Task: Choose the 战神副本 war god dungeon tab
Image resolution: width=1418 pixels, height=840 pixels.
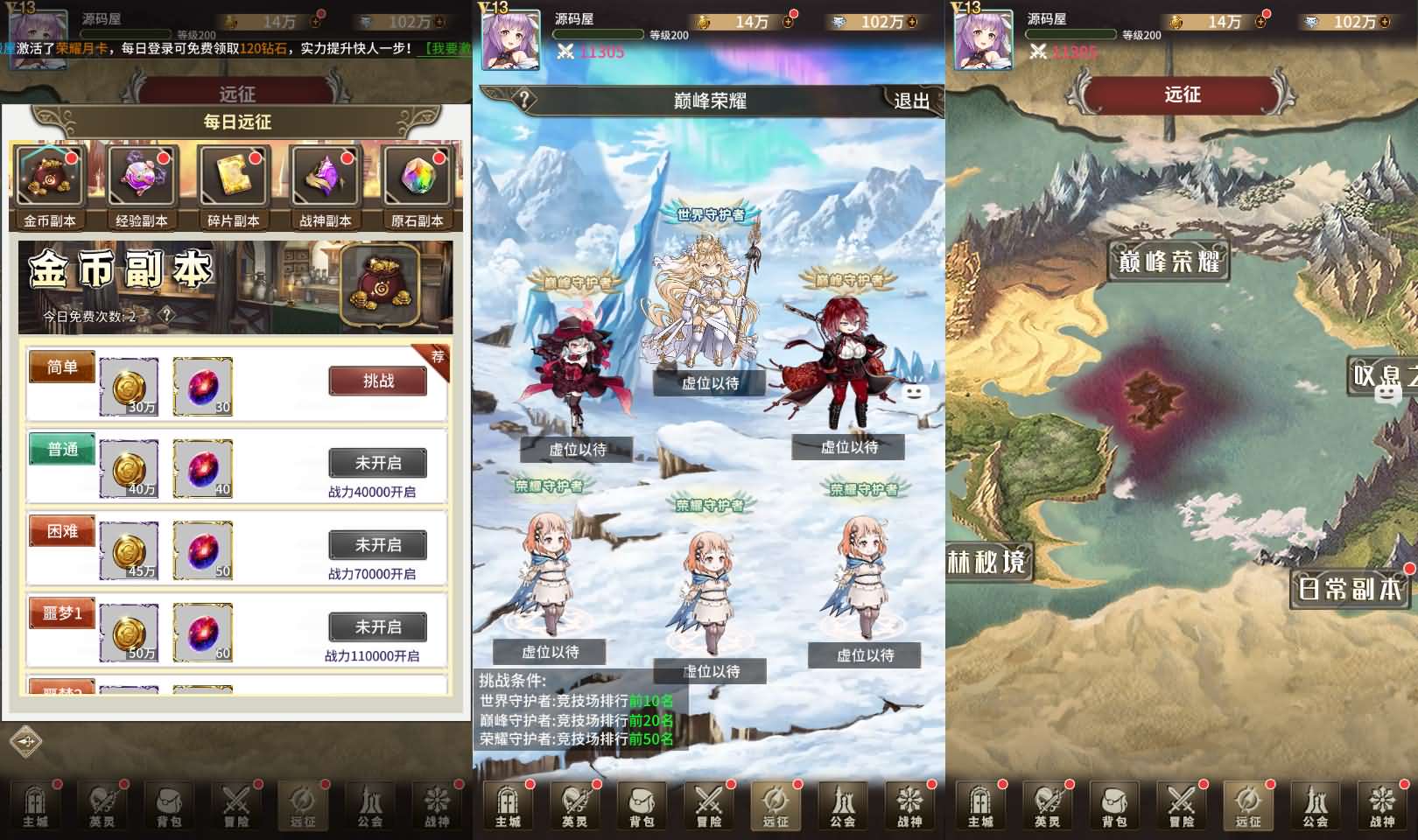Action: pyautogui.click(x=325, y=185)
